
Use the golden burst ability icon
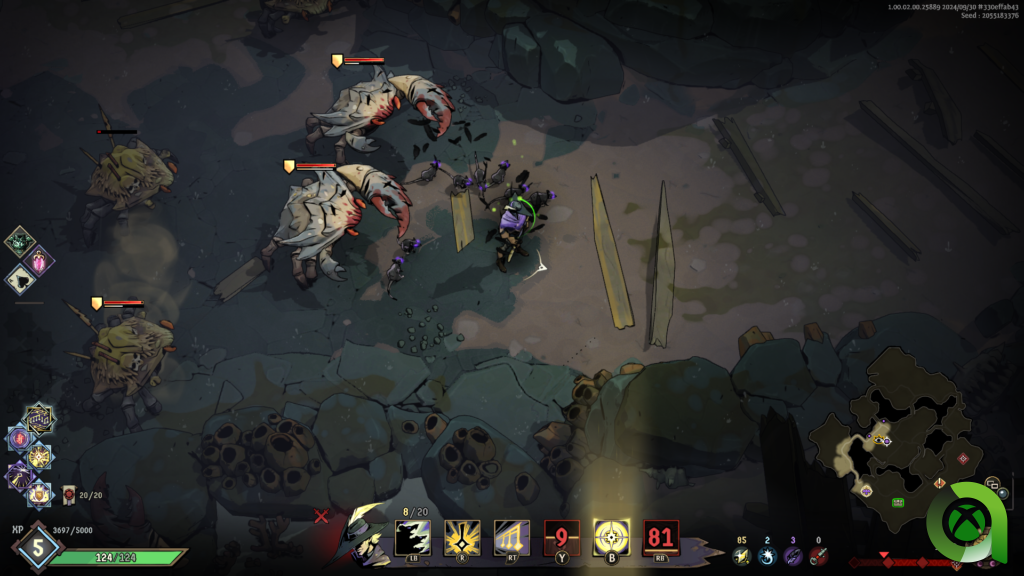pos(461,538)
